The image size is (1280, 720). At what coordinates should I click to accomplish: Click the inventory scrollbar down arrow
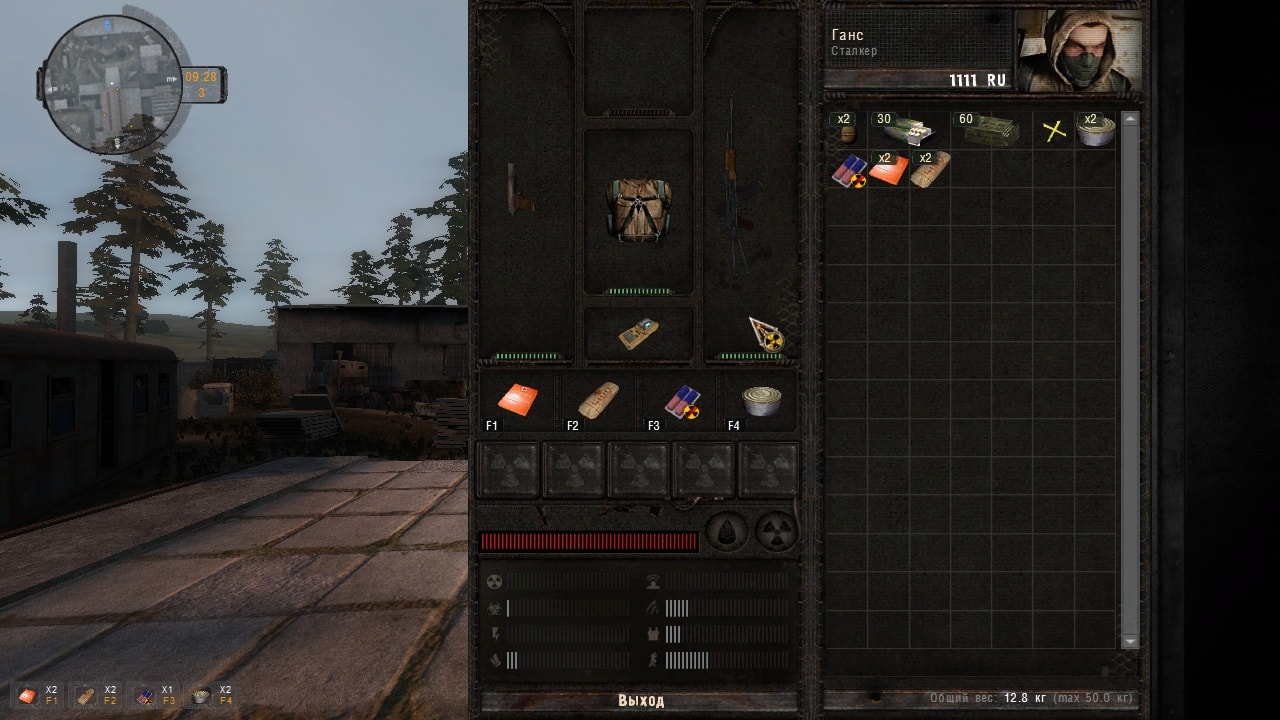point(1130,641)
